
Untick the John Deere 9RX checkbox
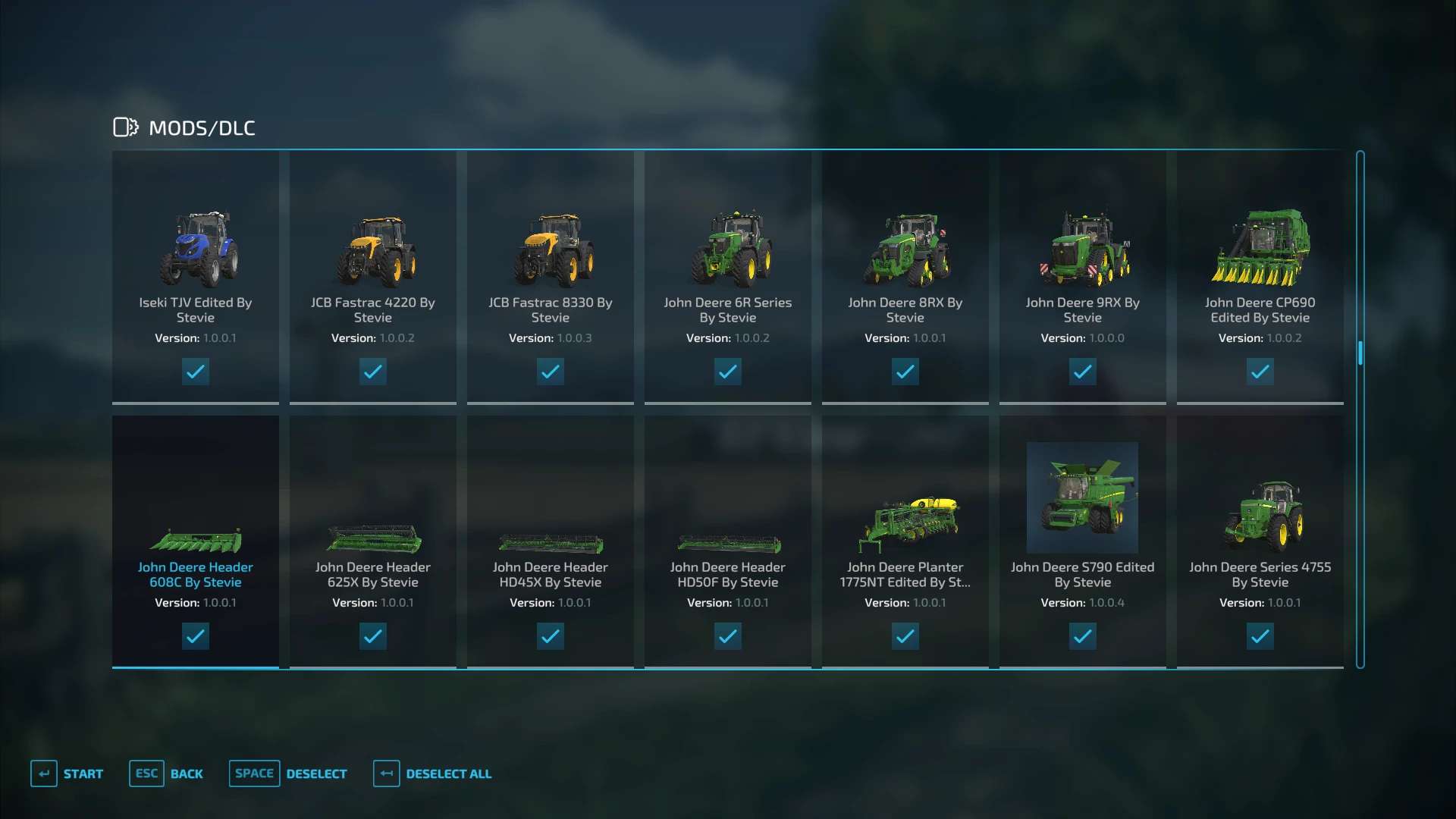click(x=1082, y=372)
